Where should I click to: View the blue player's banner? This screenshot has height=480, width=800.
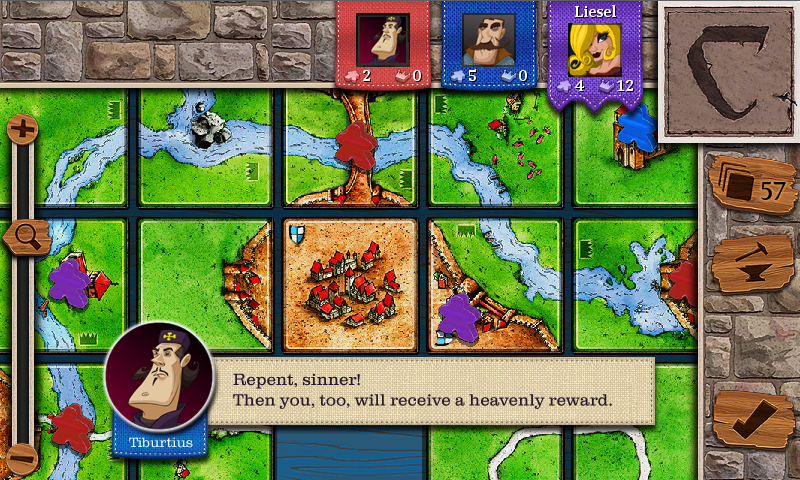(x=488, y=46)
